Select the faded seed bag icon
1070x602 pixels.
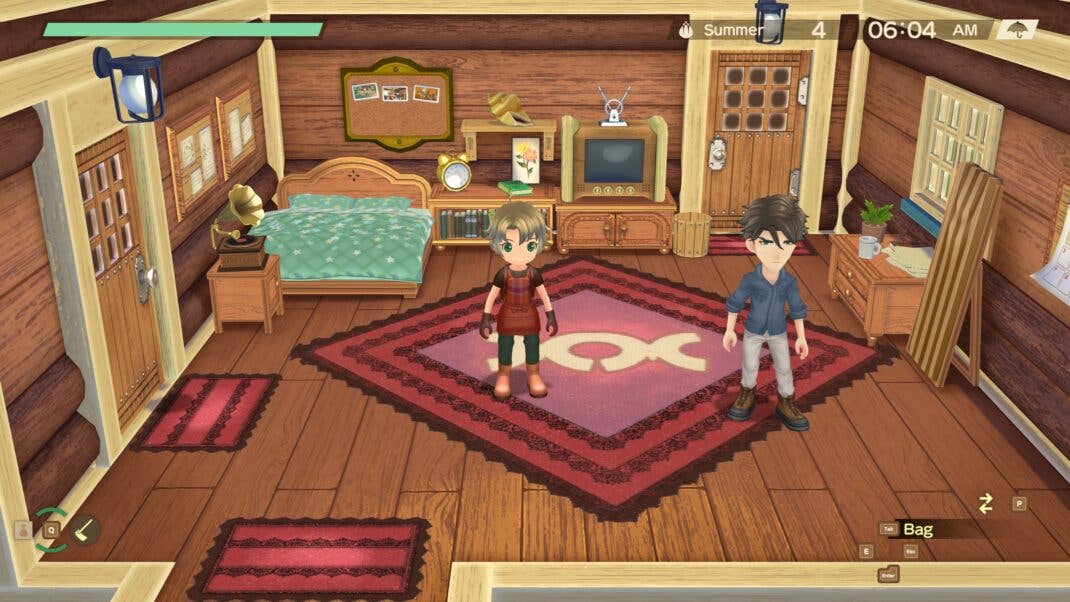pos(23,530)
